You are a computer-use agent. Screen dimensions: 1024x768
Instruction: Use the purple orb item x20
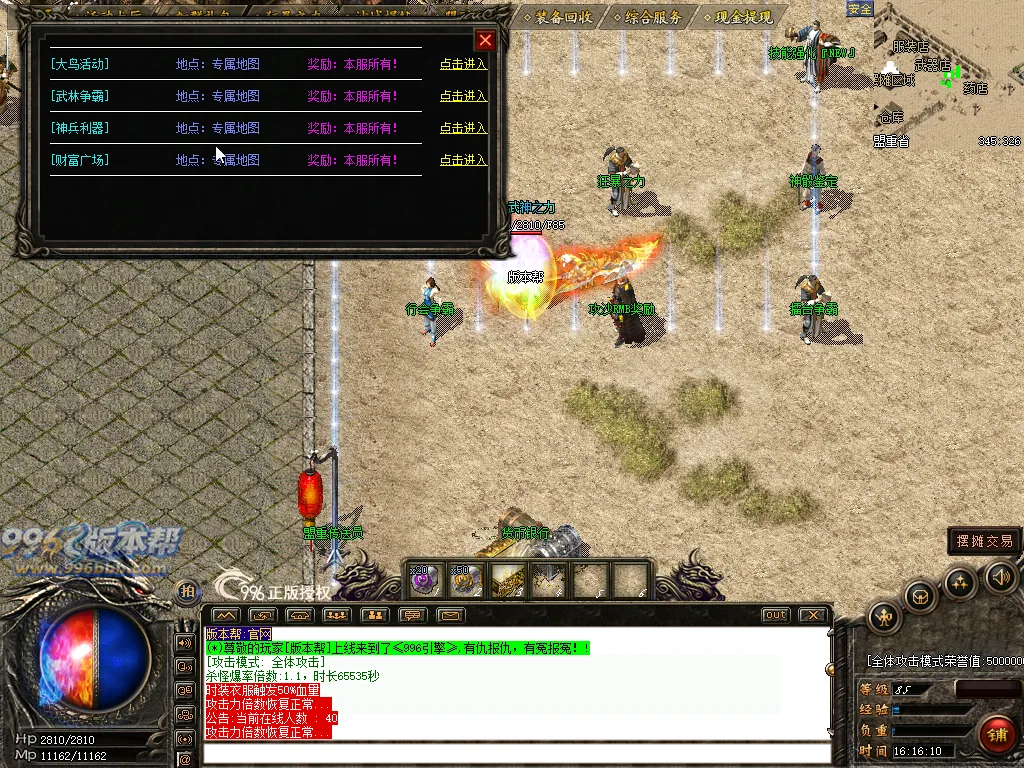pos(426,580)
